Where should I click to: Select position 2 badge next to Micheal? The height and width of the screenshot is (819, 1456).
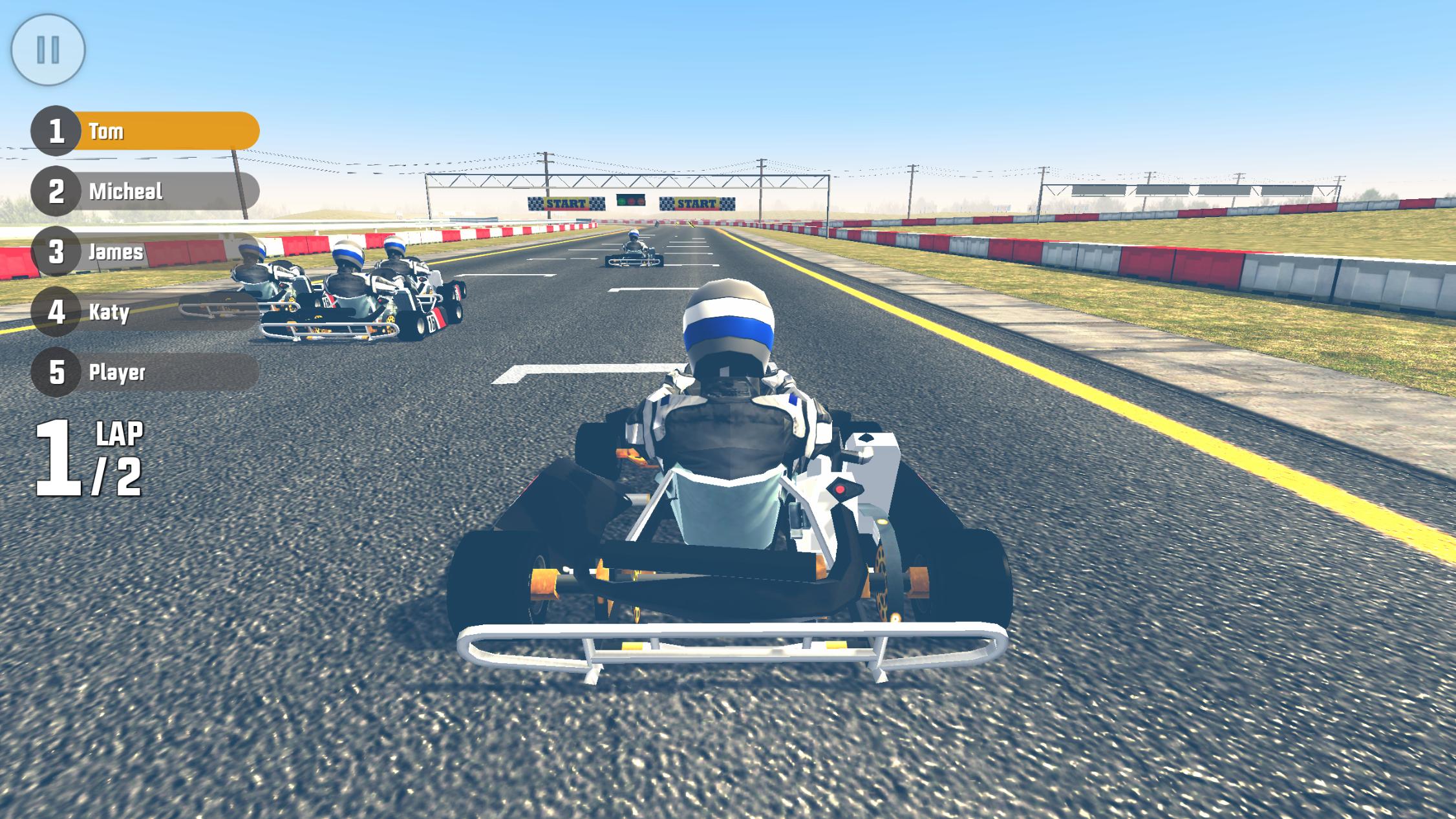click(x=57, y=191)
